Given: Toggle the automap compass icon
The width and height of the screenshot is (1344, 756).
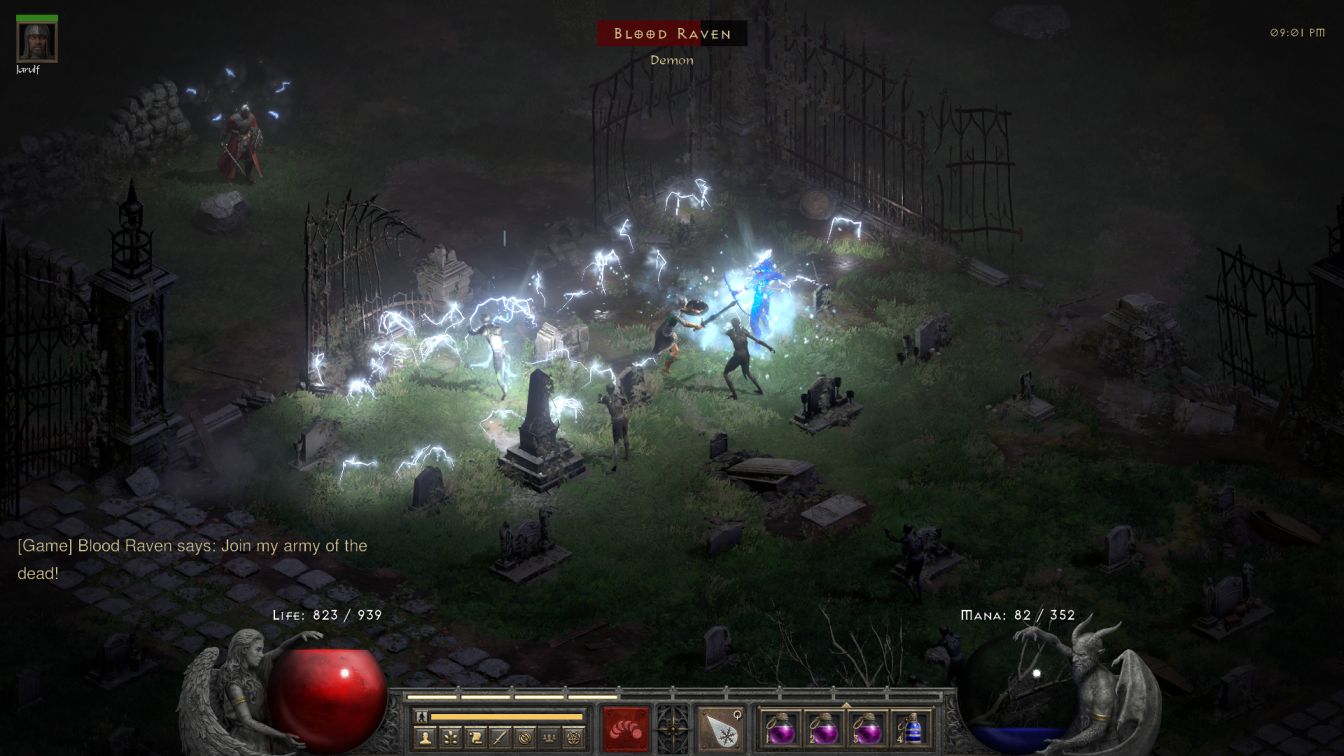Looking at the screenshot, I should pos(523,739).
